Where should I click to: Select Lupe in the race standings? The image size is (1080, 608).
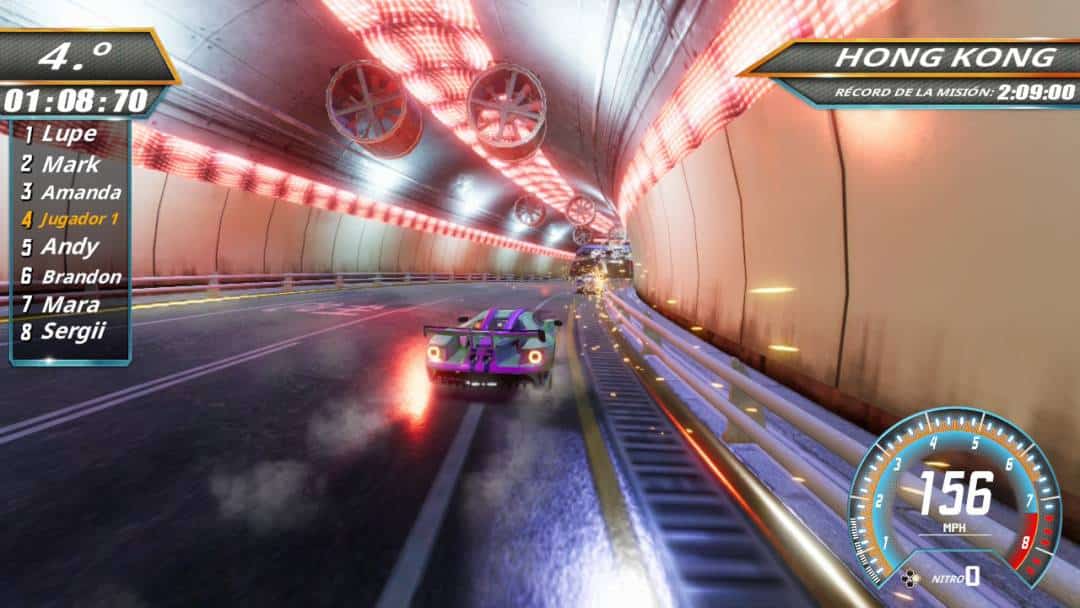[x=68, y=134]
